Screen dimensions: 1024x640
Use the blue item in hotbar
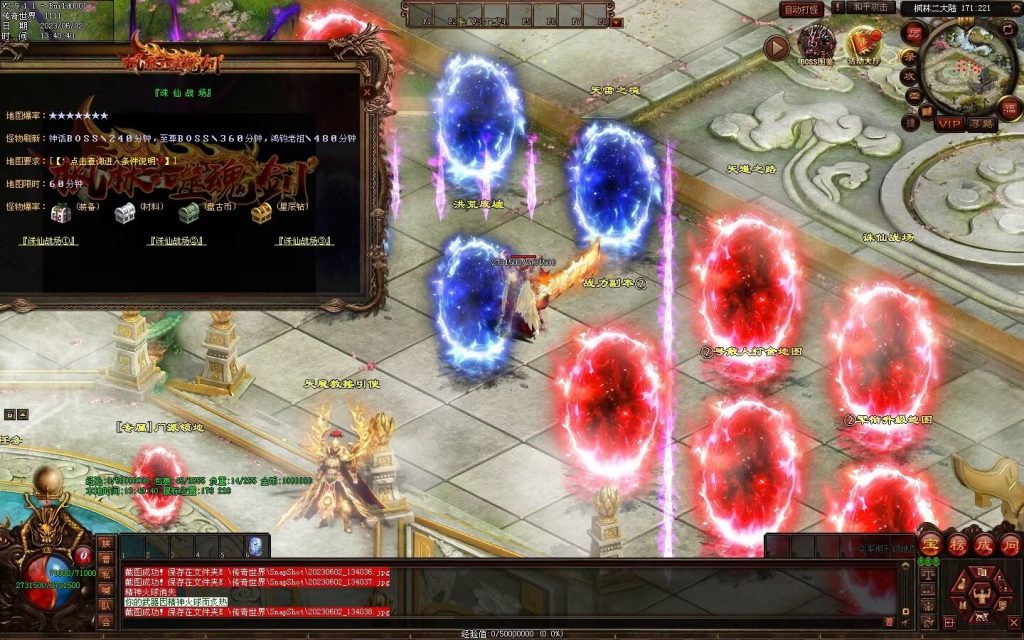point(255,547)
